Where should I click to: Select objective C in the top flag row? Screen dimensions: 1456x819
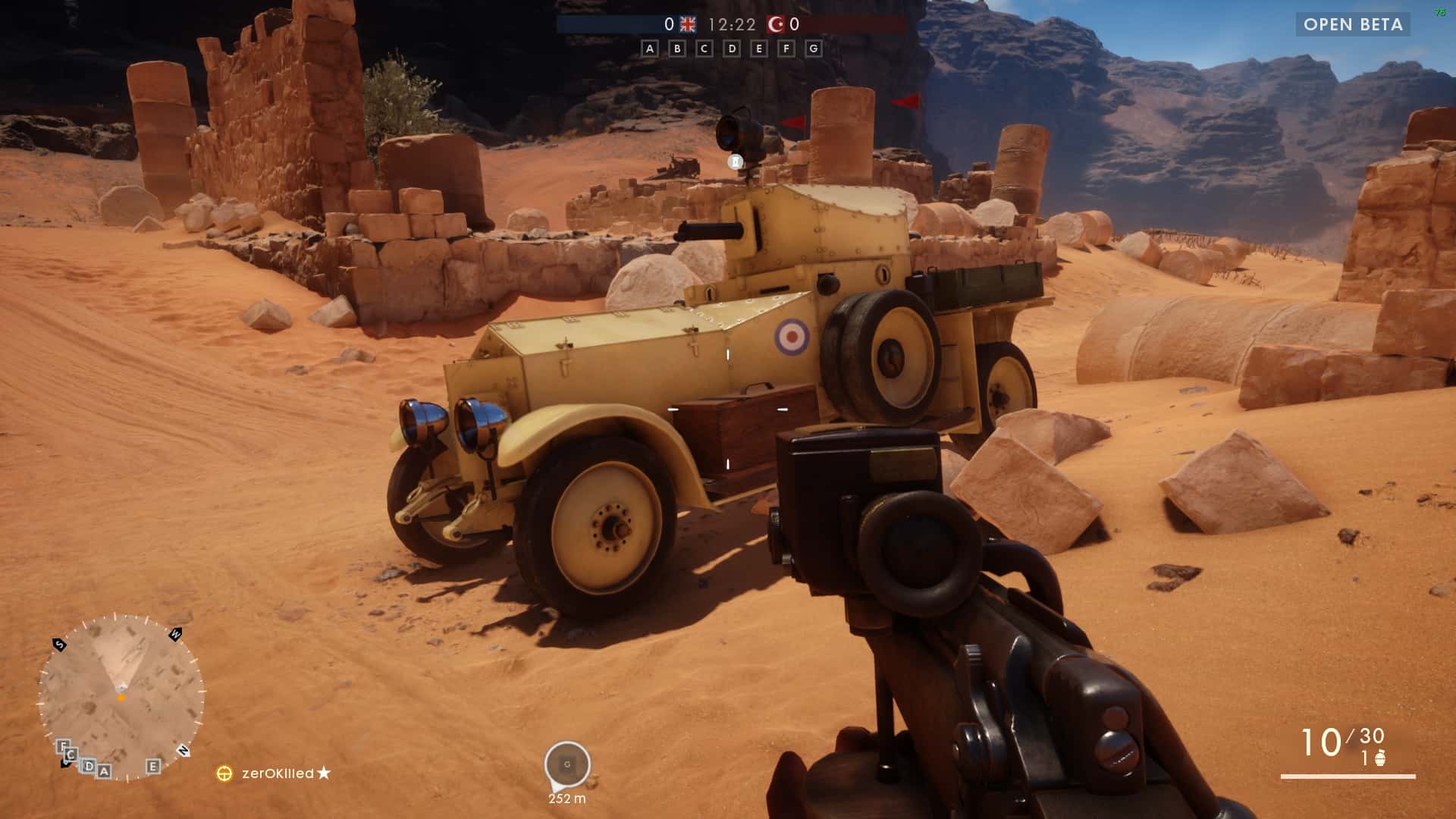coord(704,49)
